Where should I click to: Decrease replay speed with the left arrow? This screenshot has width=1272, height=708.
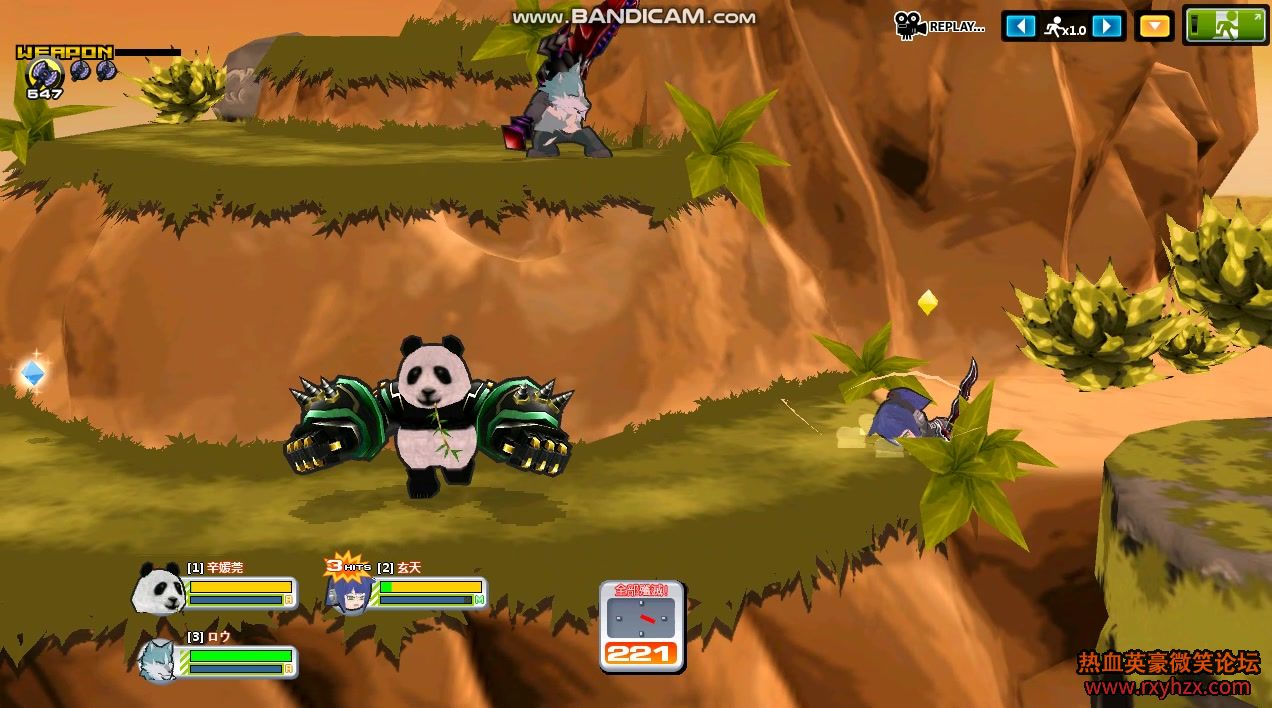pyautogui.click(x=1020, y=26)
